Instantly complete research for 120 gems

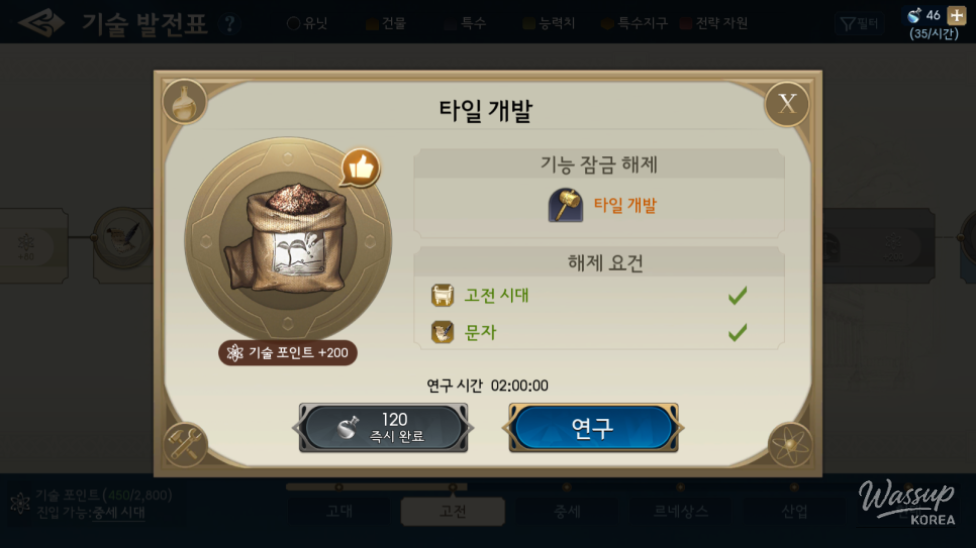384,428
